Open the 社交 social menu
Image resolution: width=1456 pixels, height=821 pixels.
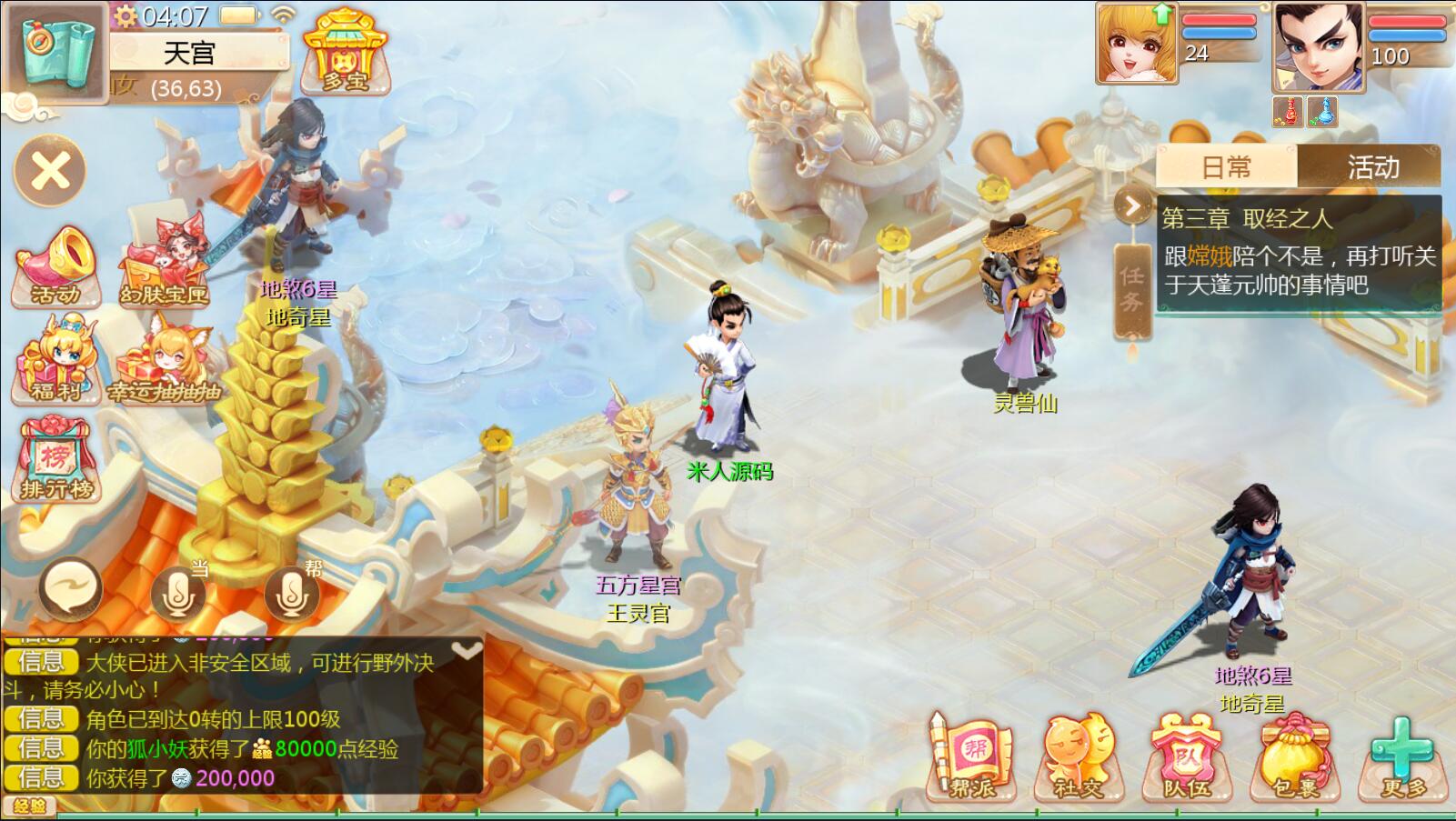click(1079, 758)
